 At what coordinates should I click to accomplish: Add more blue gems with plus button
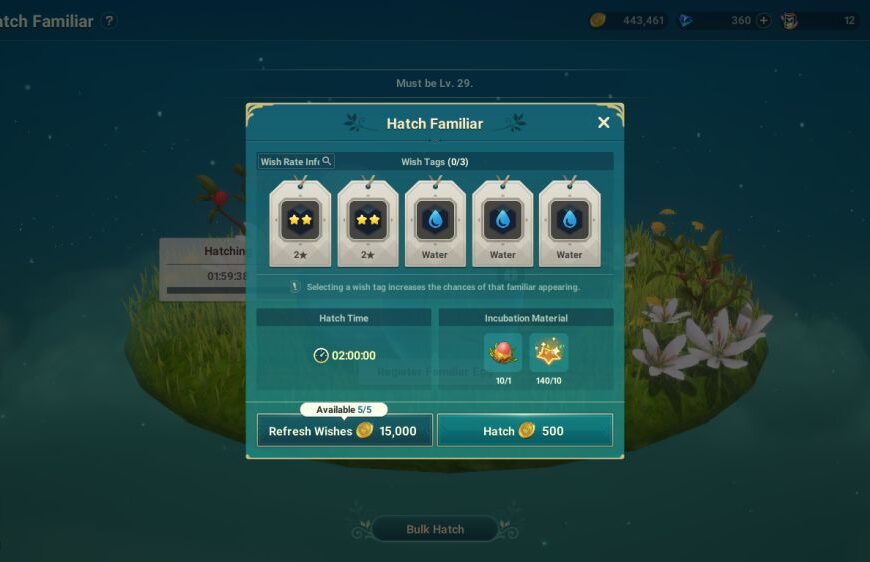click(x=764, y=21)
